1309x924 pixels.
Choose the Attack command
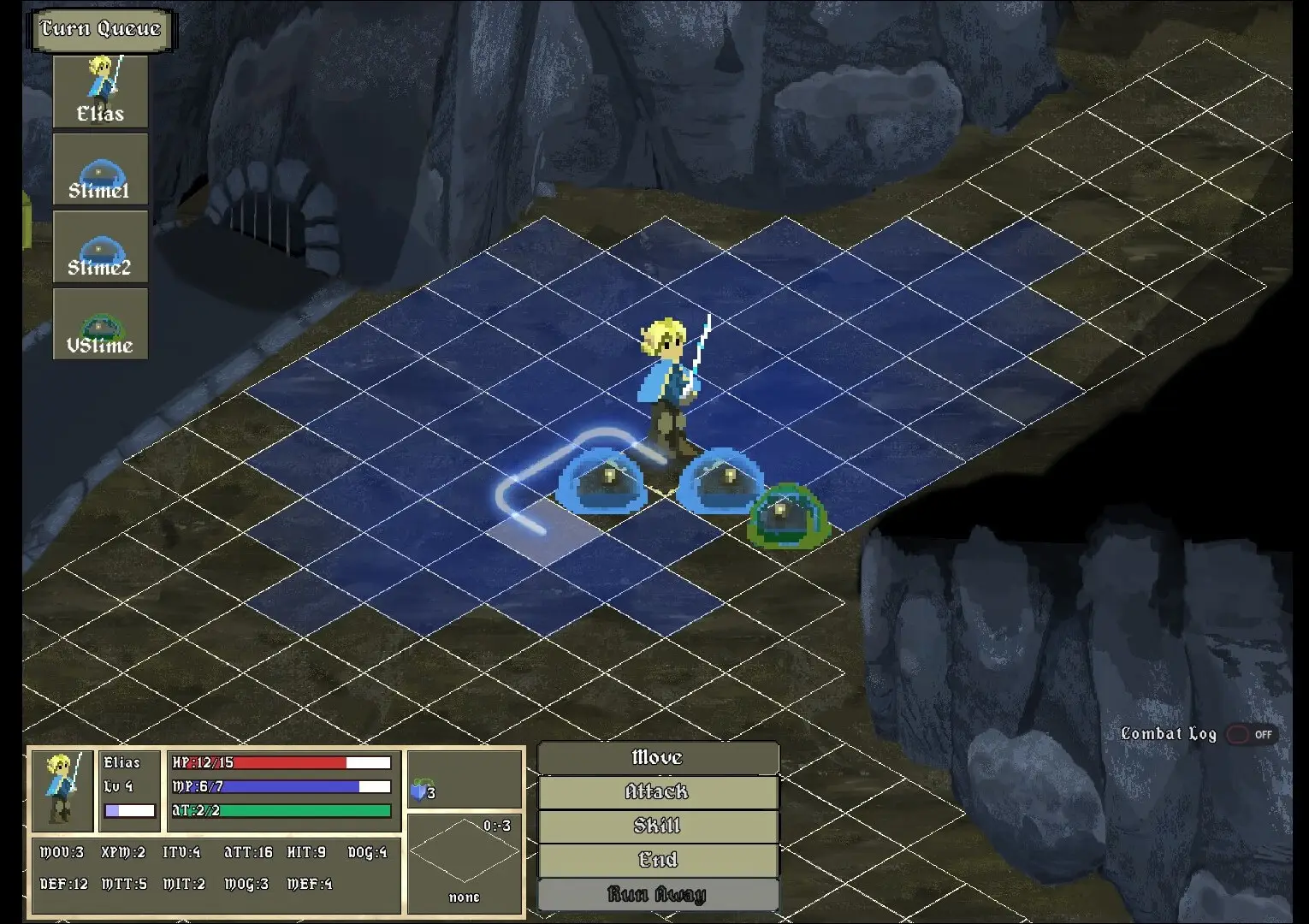(x=656, y=792)
